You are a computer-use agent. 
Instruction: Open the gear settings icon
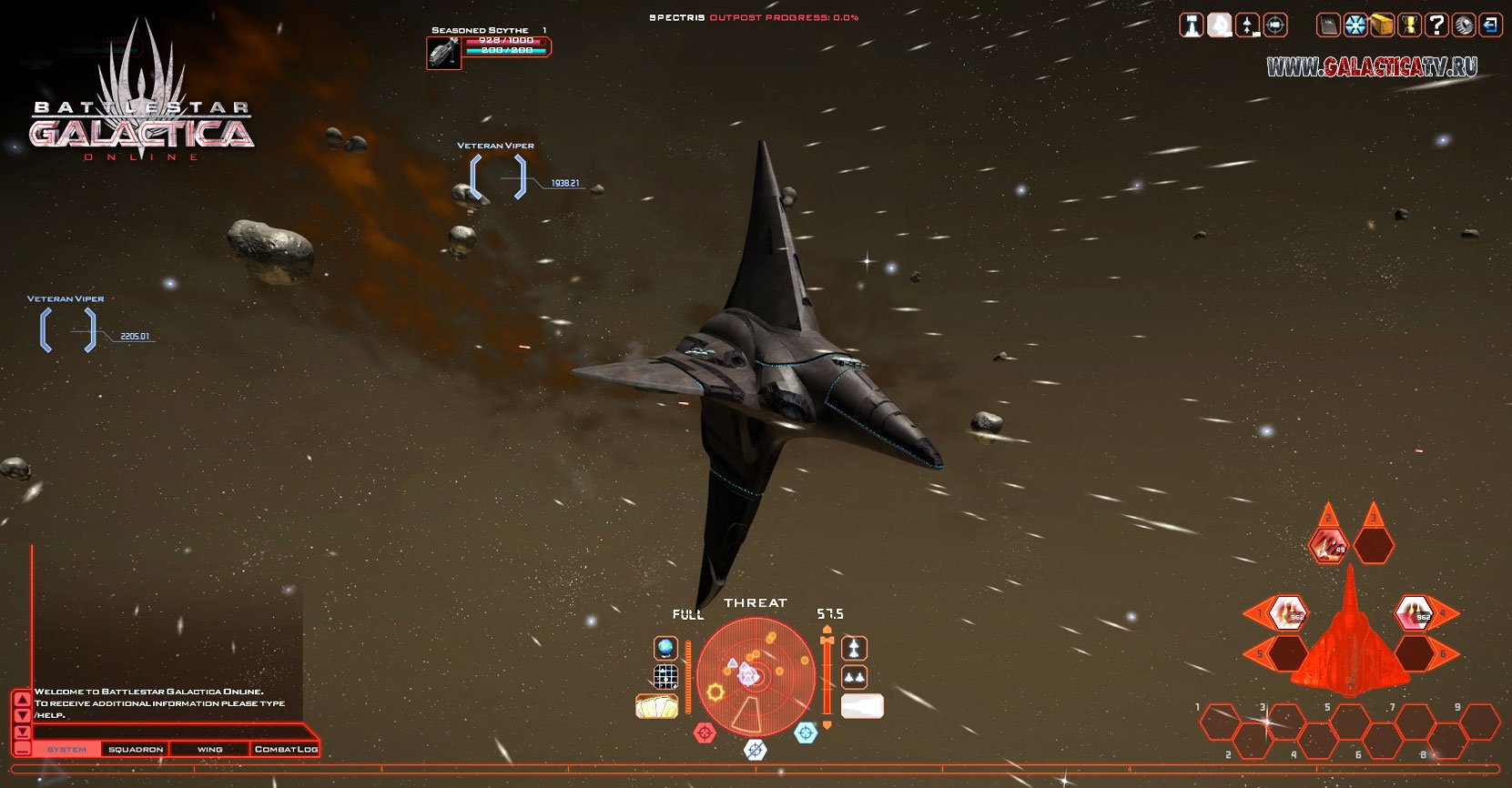click(x=1463, y=25)
